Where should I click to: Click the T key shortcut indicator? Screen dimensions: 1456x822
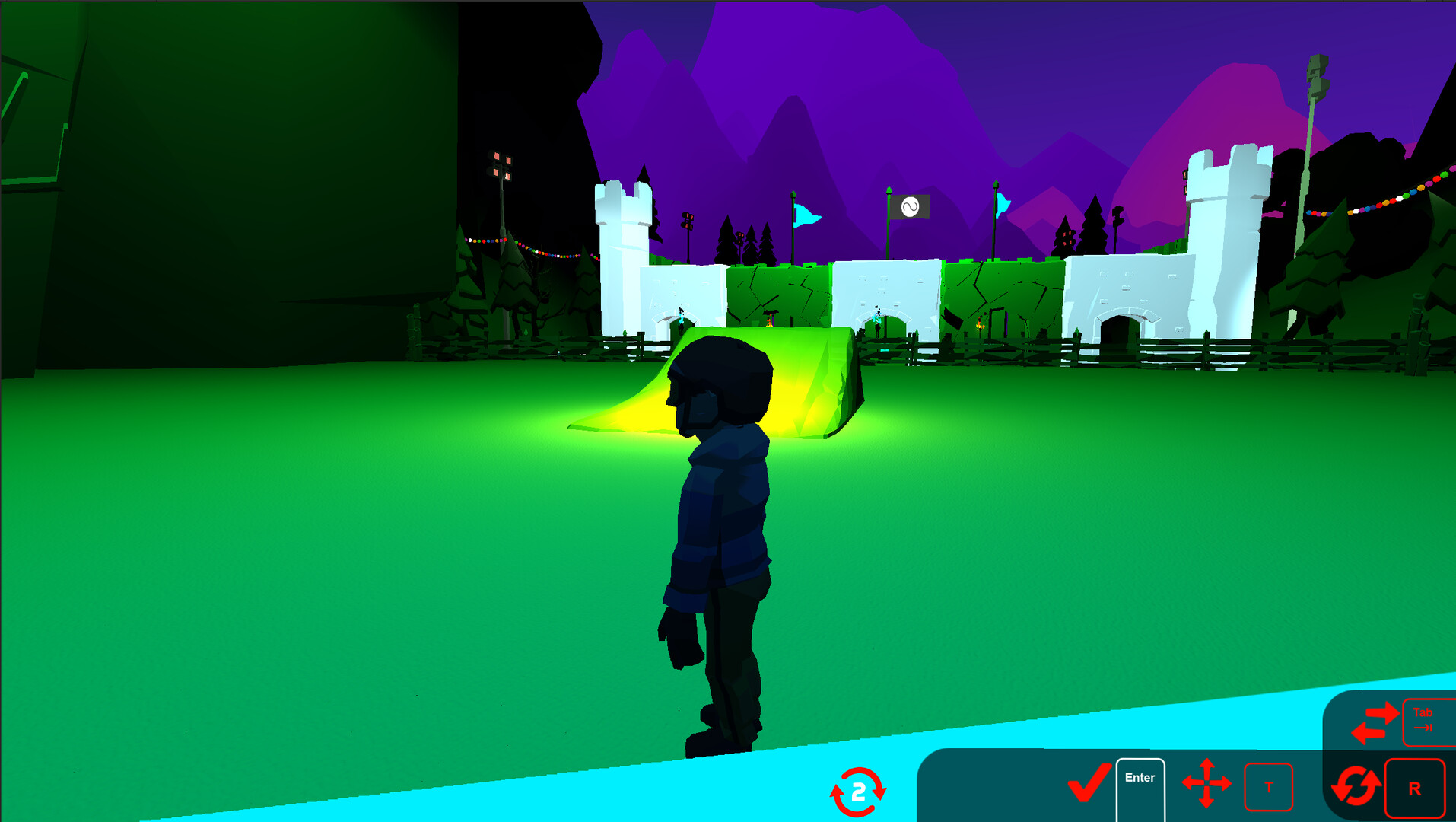point(1269,789)
